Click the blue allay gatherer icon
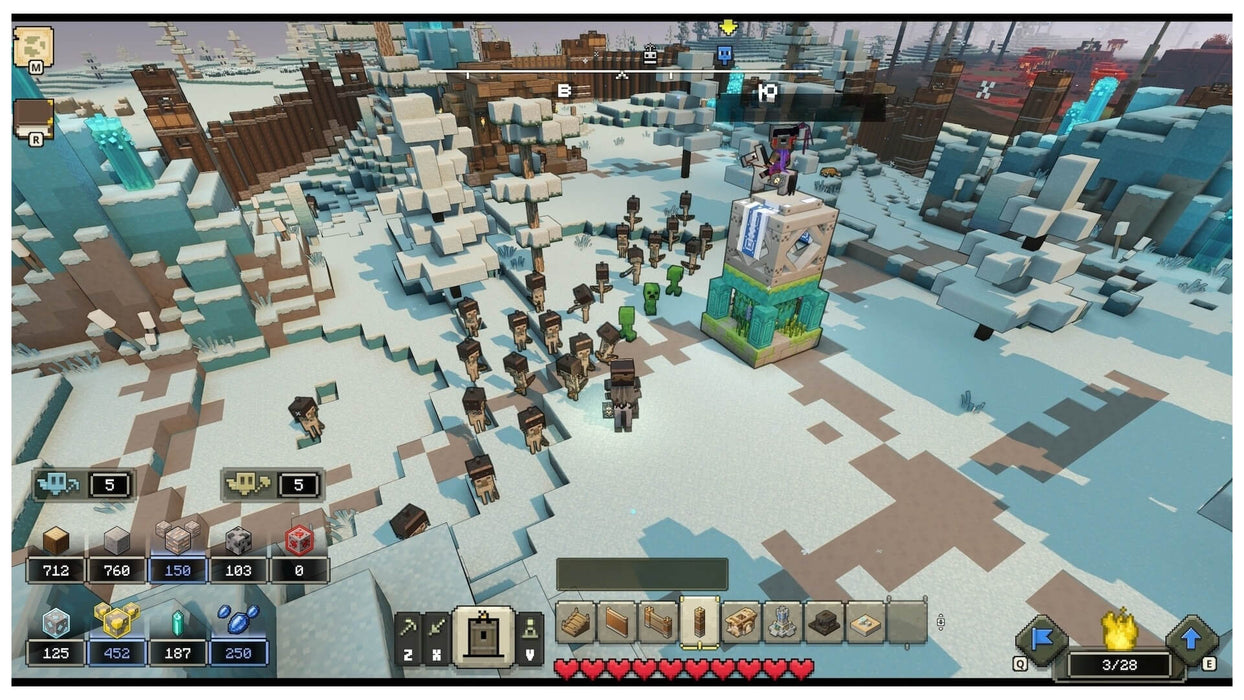 tap(56, 485)
